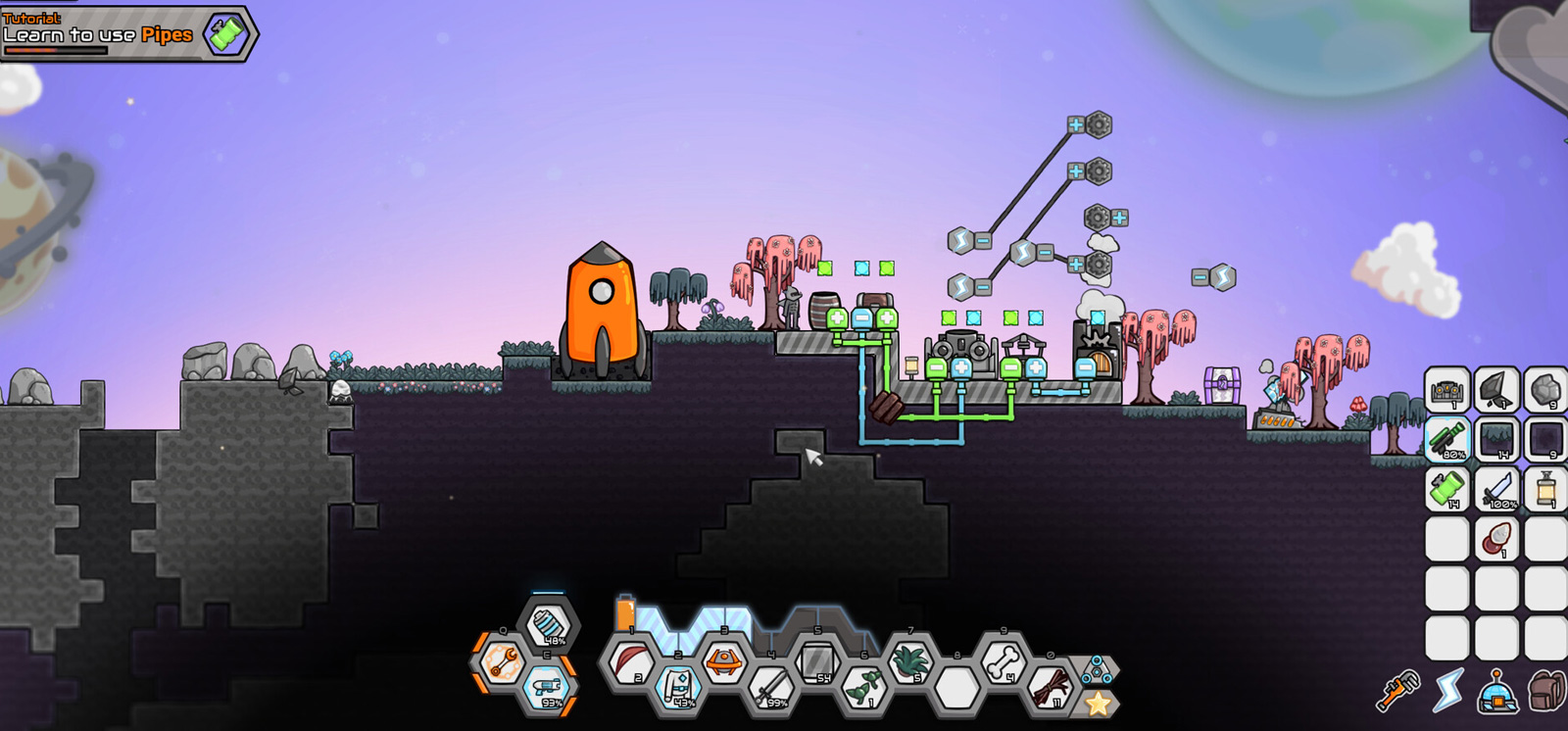
Task: Click the battery charge hexagon icon
Action: (549, 624)
